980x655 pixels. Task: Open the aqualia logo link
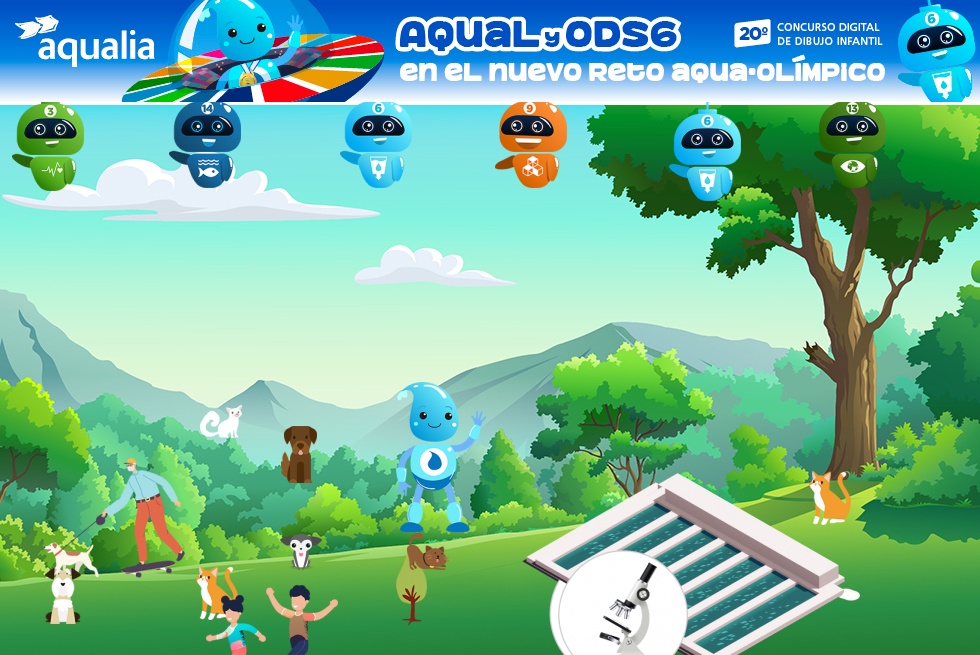85,42
